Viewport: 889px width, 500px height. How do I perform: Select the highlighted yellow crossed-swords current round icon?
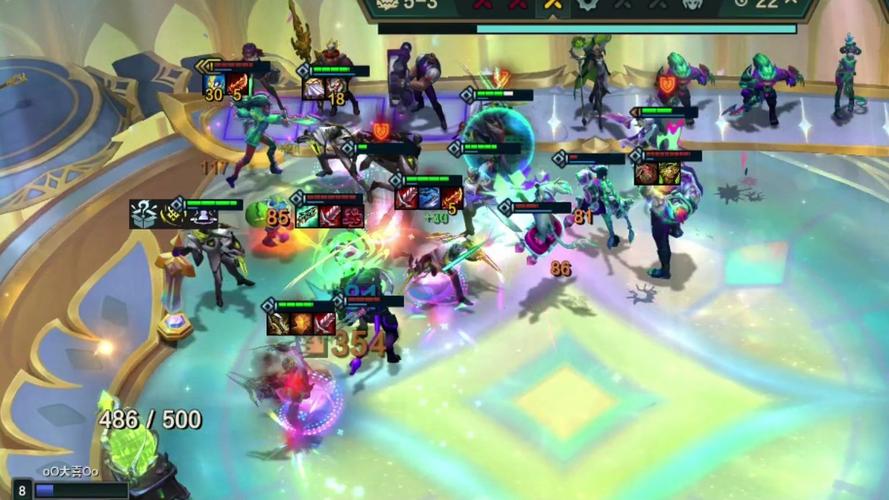(551, 6)
